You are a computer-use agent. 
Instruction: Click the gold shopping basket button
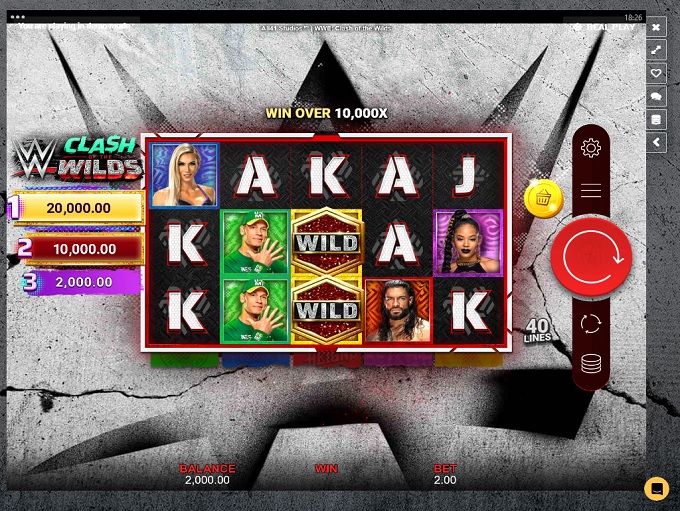coord(543,198)
